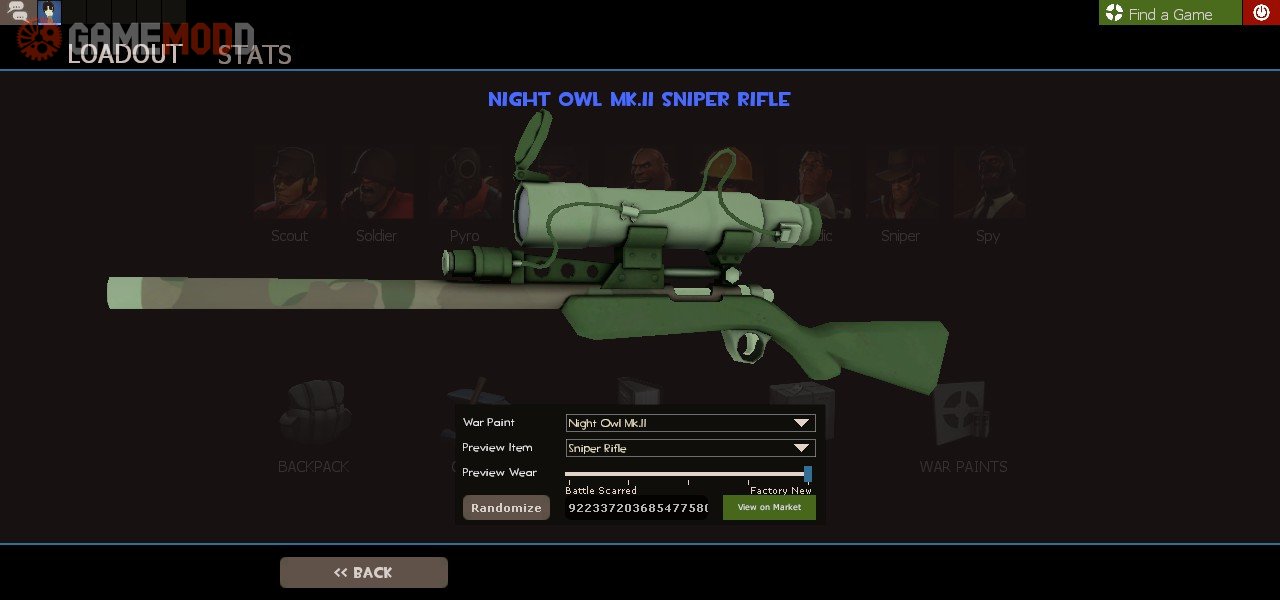This screenshot has width=1280, height=600.
Task: Click the red power quit button
Action: click(1260, 13)
